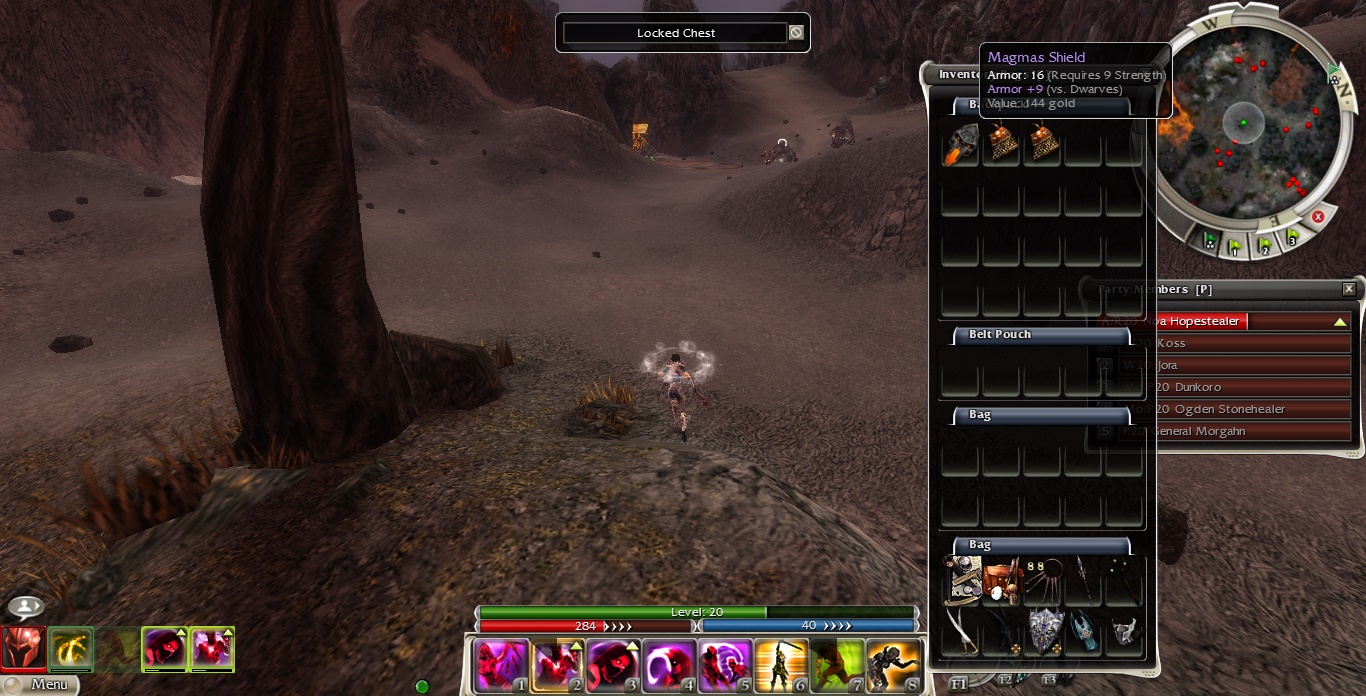Select the silver ornate shield in bag
Image resolution: width=1366 pixels, height=696 pixels.
(1044, 630)
